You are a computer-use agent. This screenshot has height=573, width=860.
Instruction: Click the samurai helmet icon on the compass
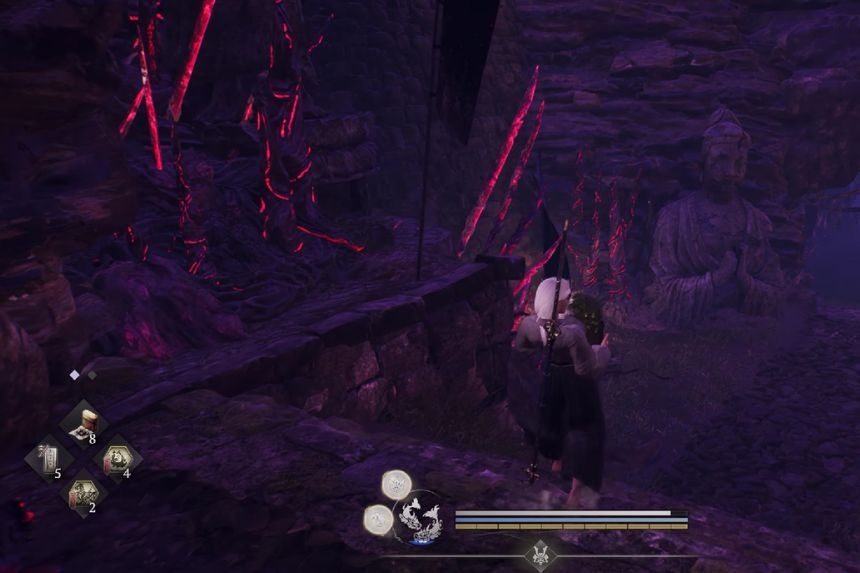click(x=540, y=553)
